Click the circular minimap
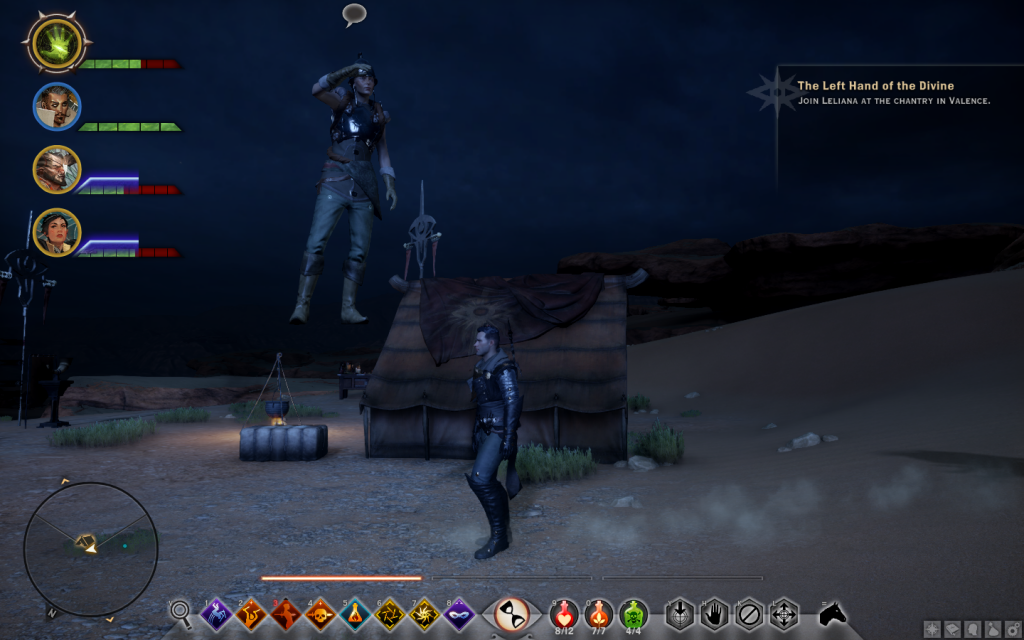Image resolution: width=1024 pixels, height=640 pixels. click(90, 549)
